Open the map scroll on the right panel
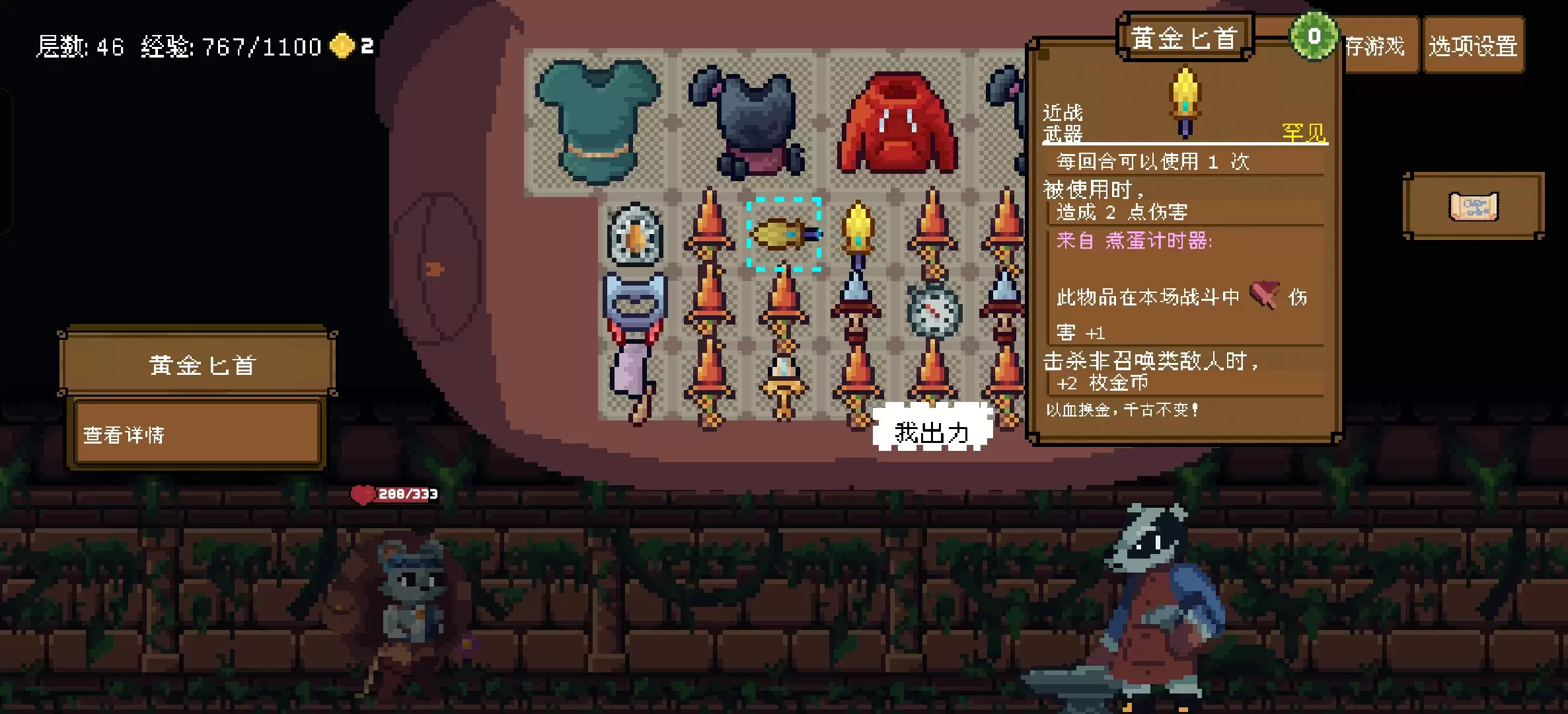This screenshot has height=714, width=1568. pyautogui.click(x=1472, y=207)
